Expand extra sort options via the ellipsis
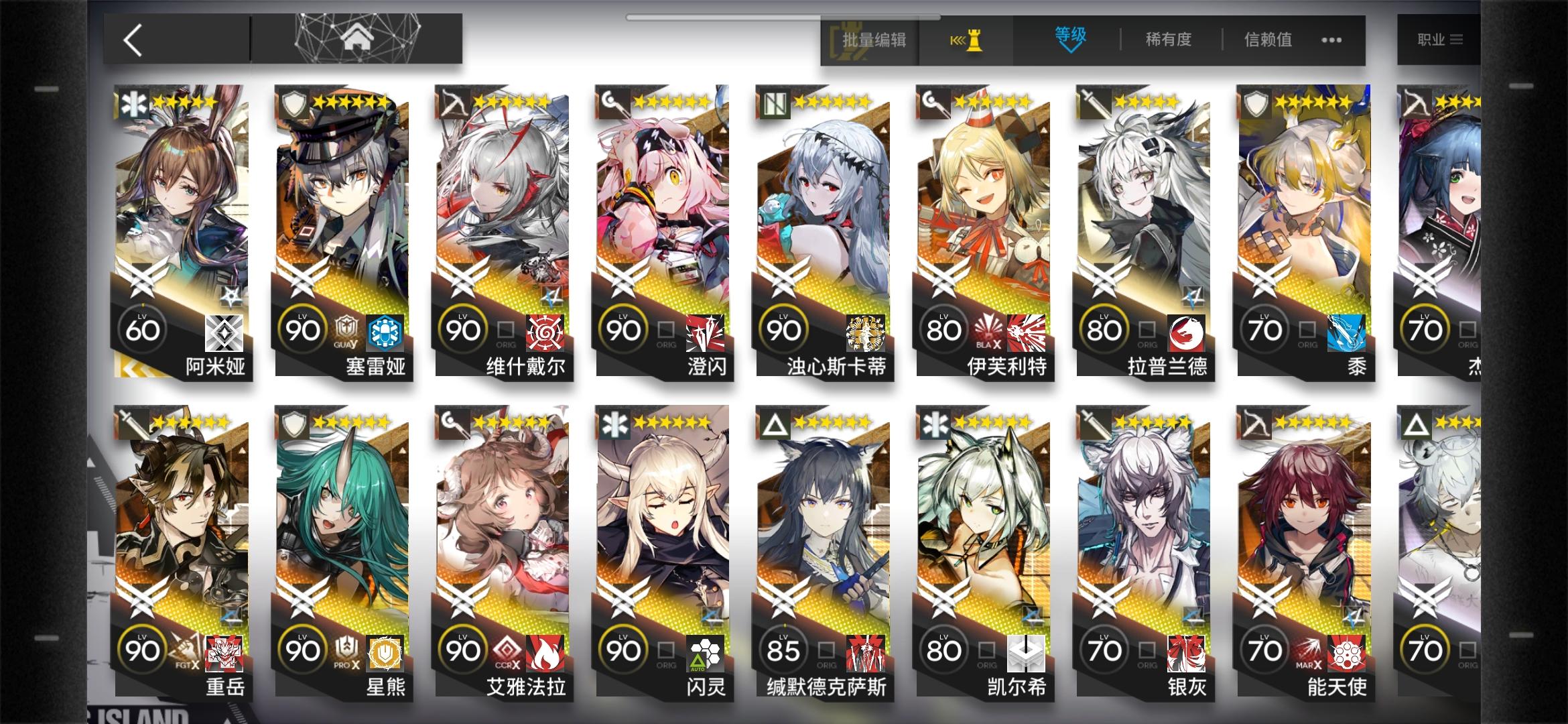The width and height of the screenshot is (1568, 724). [x=1332, y=40]
